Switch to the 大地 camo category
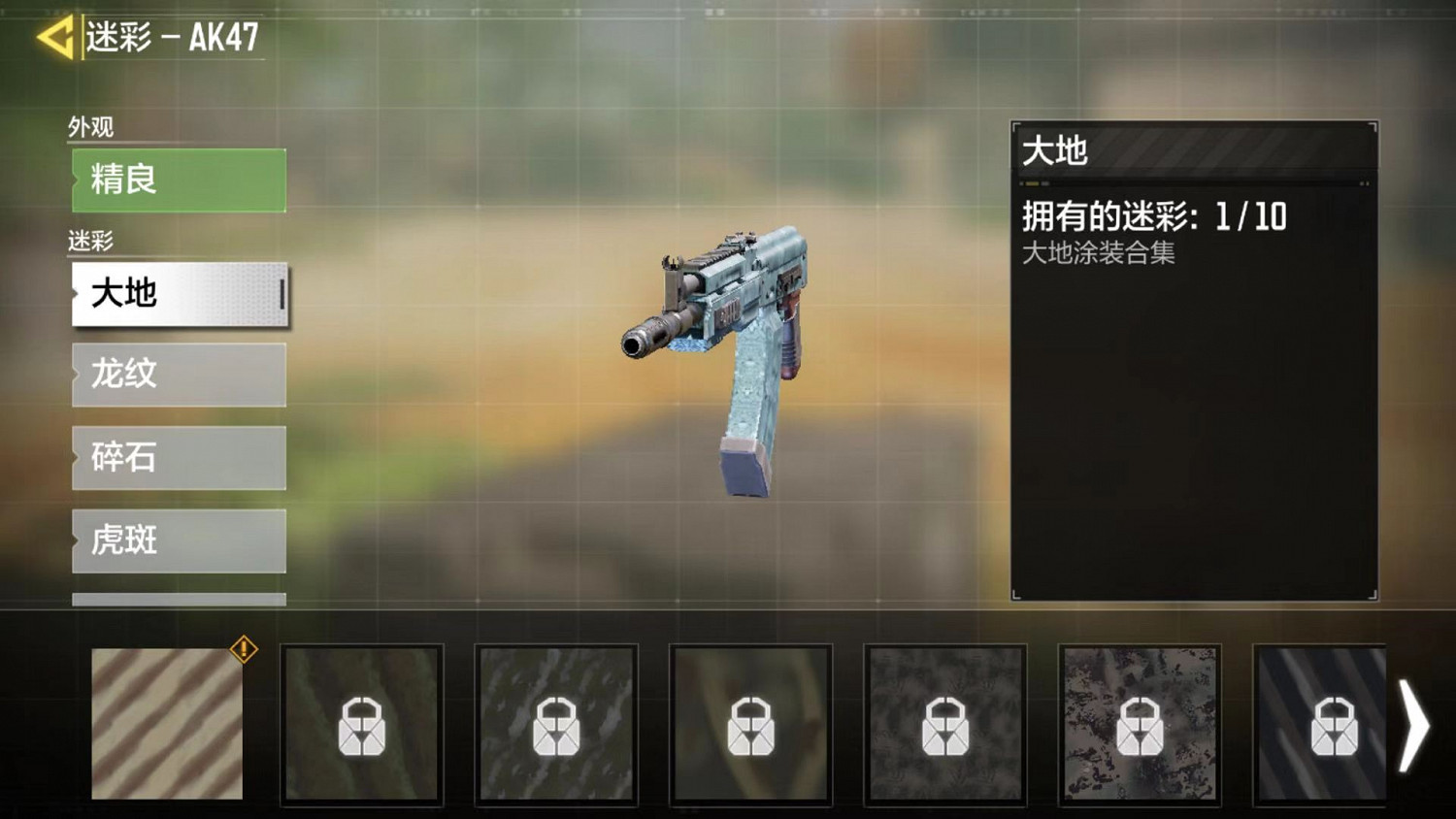1456x819 pixels. pos(178,294)
